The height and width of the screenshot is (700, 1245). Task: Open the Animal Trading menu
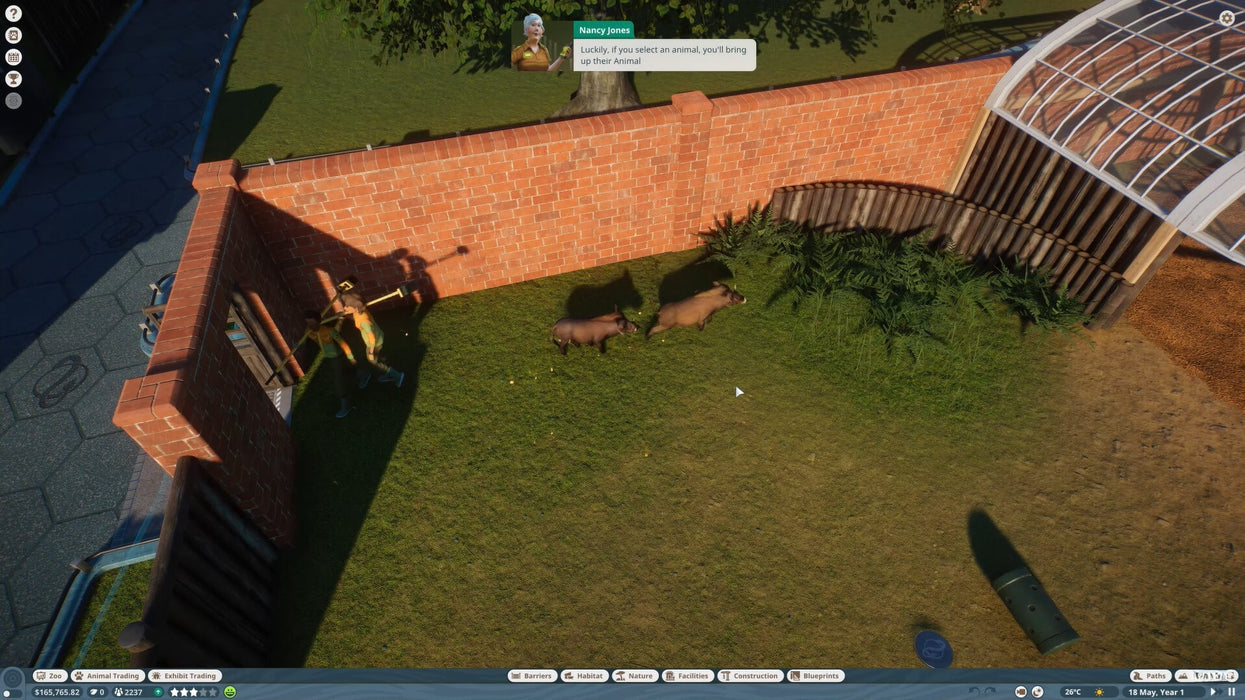click(107, 676)
